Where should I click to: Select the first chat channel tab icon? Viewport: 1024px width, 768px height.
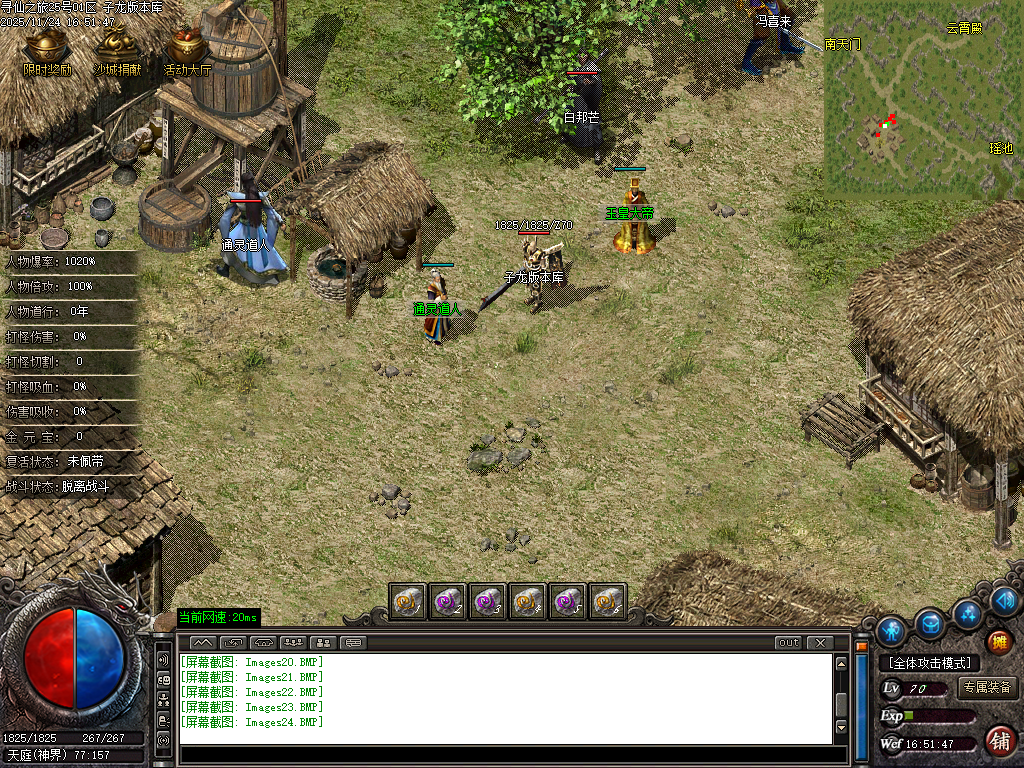click(x=202, y=642)
